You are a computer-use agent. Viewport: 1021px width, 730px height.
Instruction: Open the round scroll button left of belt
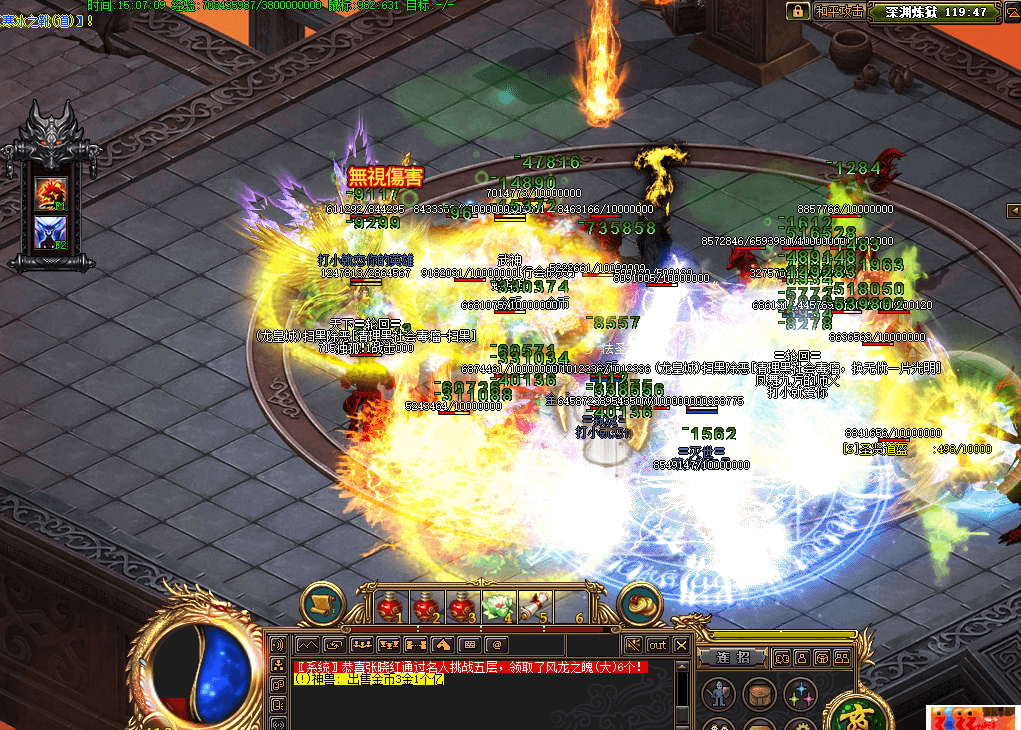323,603
